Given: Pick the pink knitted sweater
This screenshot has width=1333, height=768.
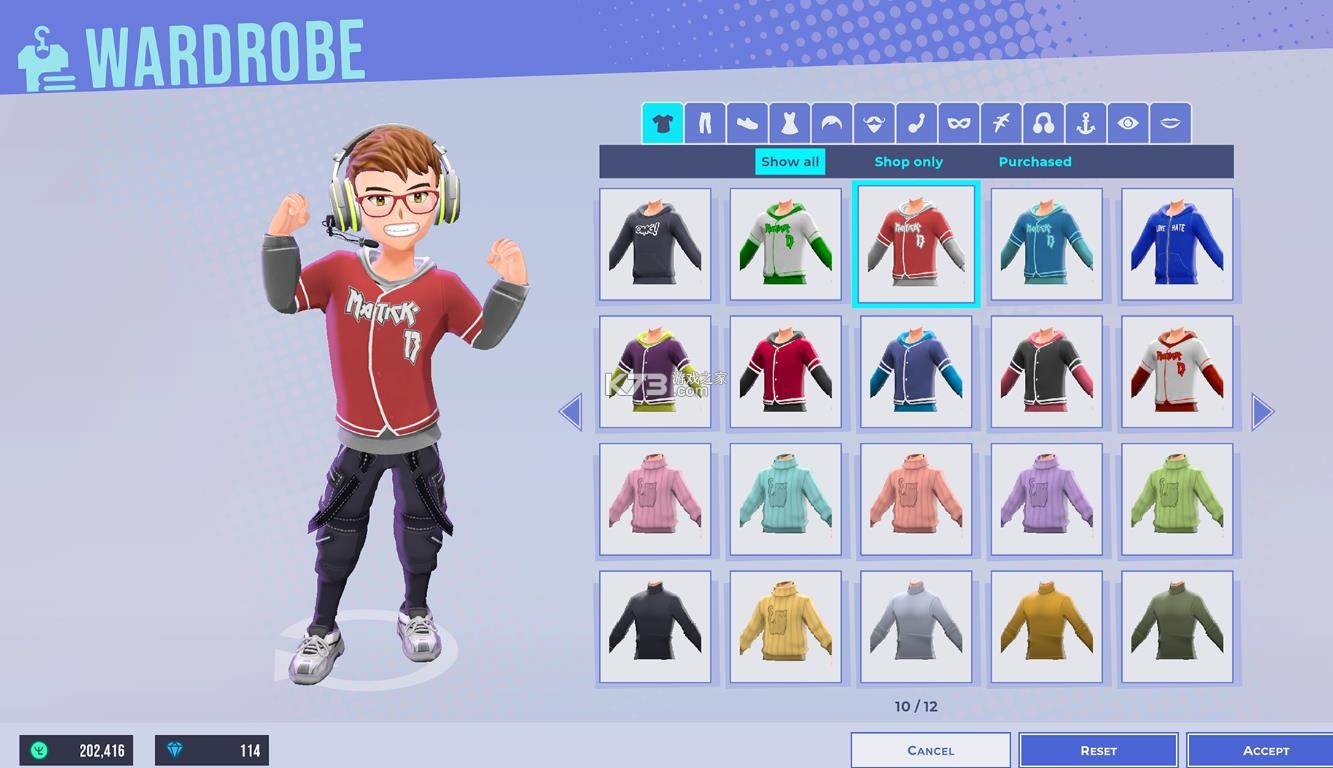Looking at the screenshot, I should [655, 500].
